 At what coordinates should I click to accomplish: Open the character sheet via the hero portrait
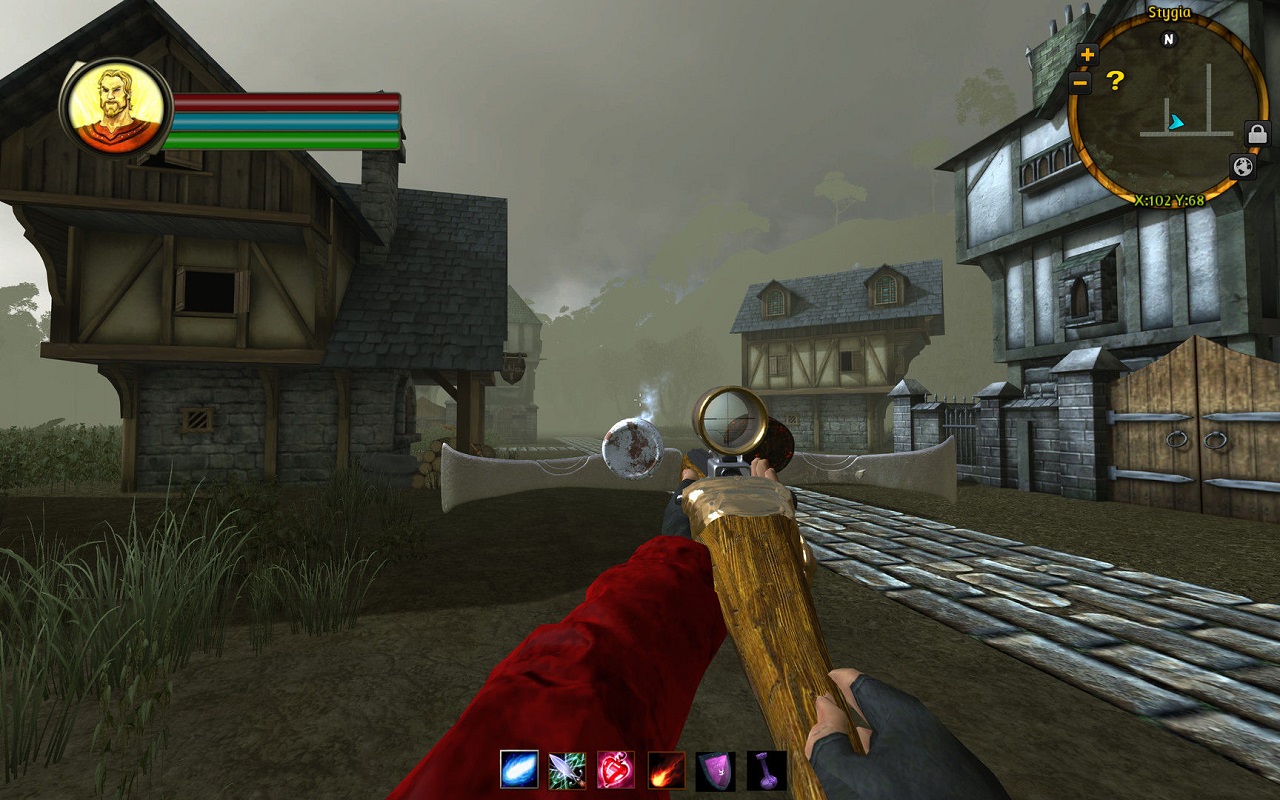tap(117, 106)
